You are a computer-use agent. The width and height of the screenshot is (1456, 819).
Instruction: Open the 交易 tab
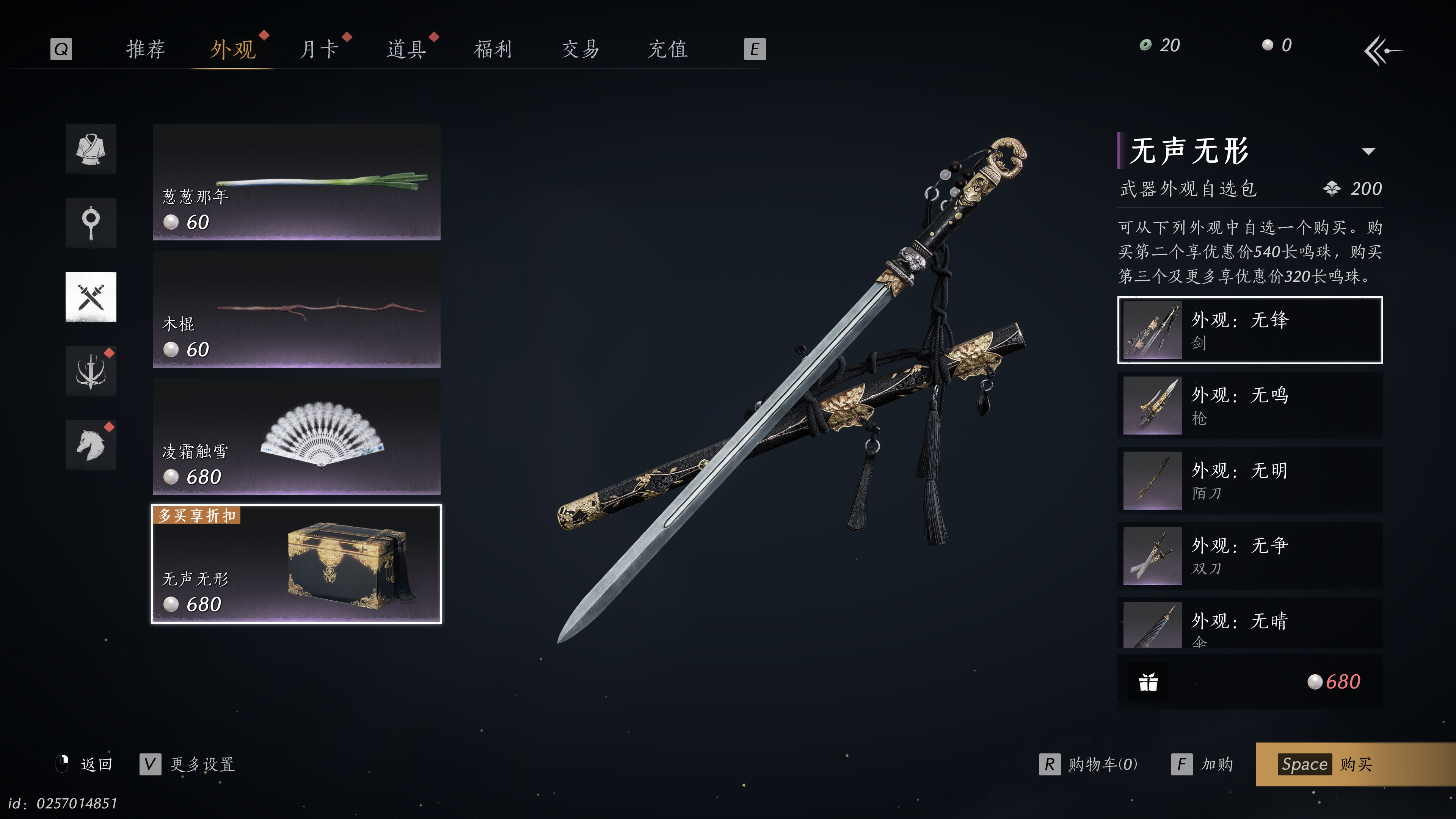pyautogui.click(x=580, y=49)
